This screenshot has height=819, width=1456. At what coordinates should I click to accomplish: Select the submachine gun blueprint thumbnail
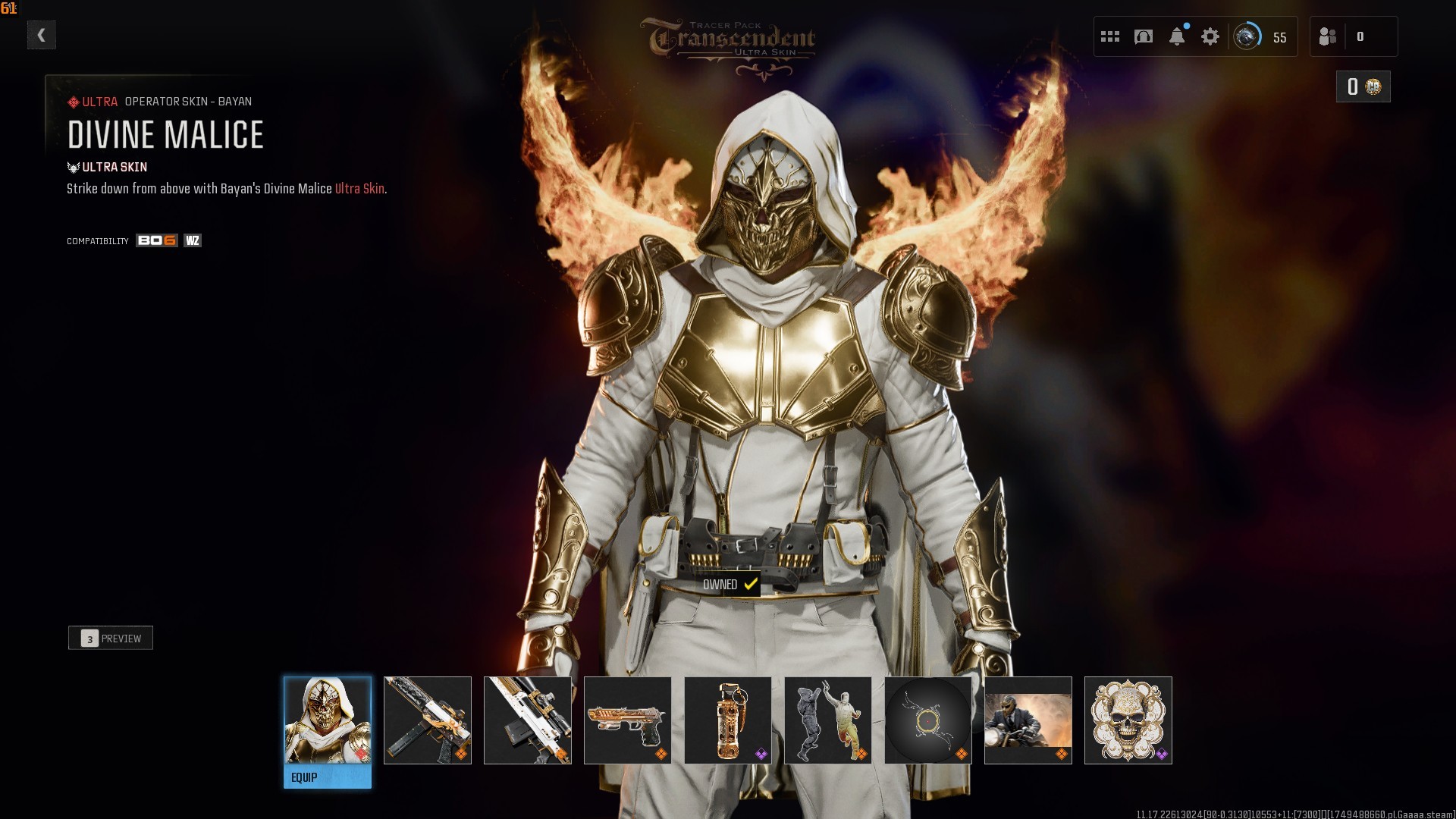tap(428, 720)
